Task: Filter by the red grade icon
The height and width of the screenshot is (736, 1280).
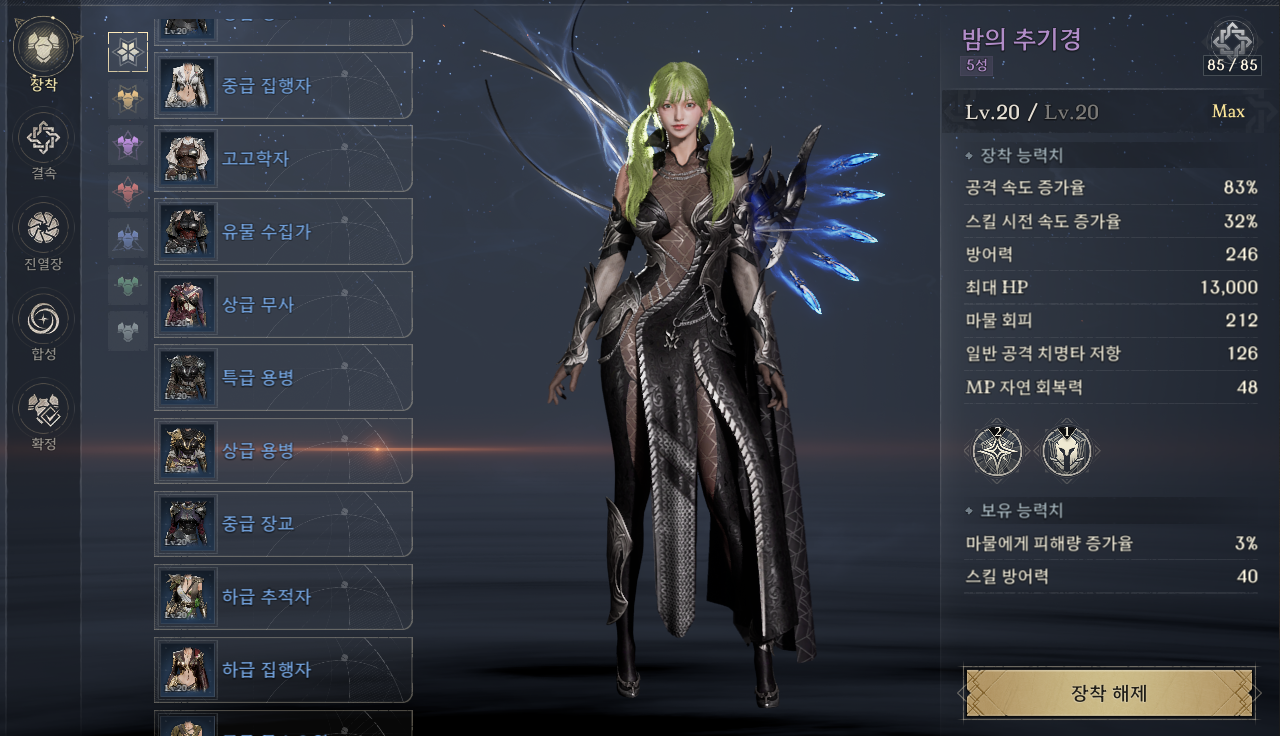Action: [128, 191]
